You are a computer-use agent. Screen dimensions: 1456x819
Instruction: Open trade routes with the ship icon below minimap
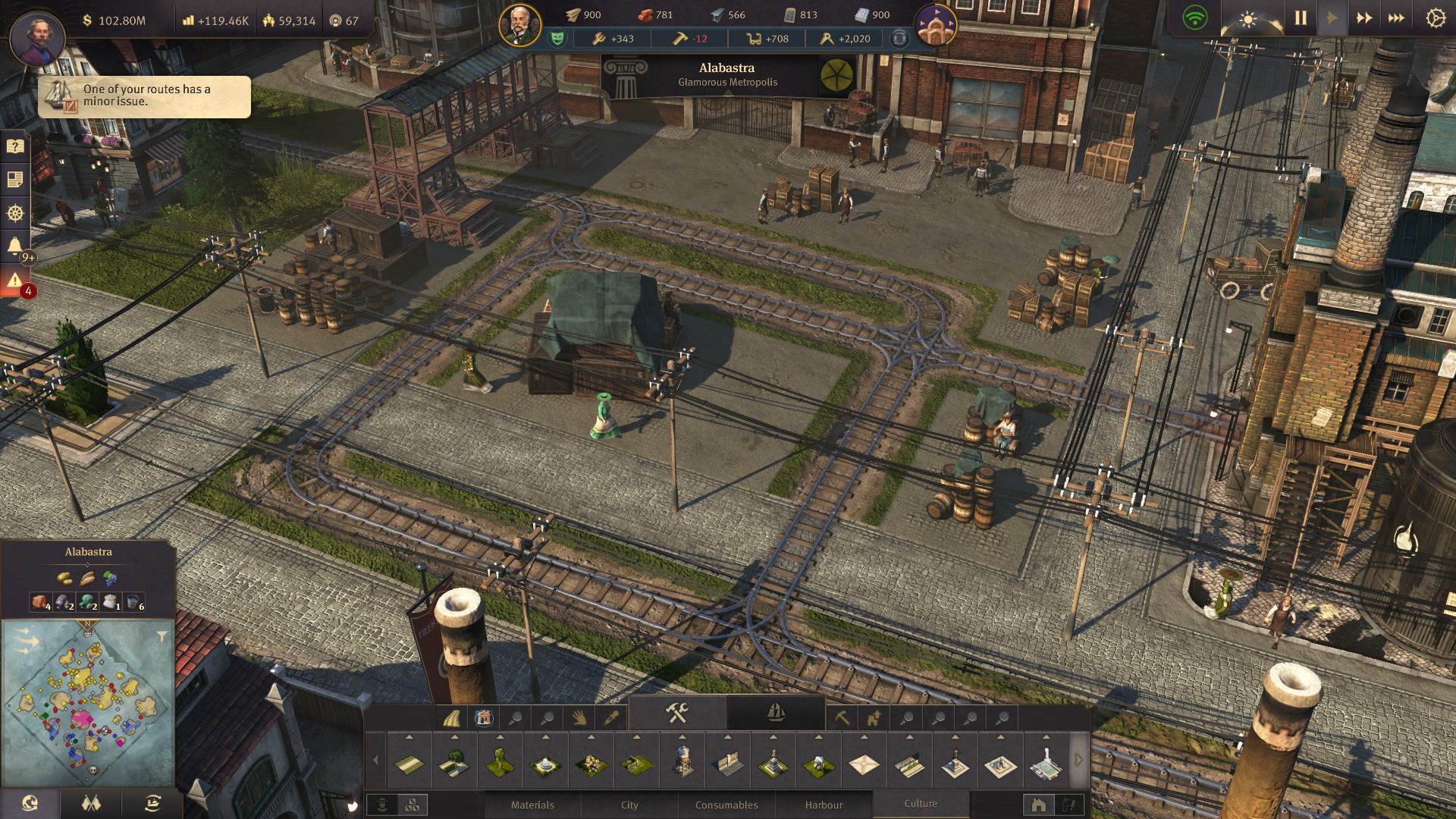tap(155, 802)
